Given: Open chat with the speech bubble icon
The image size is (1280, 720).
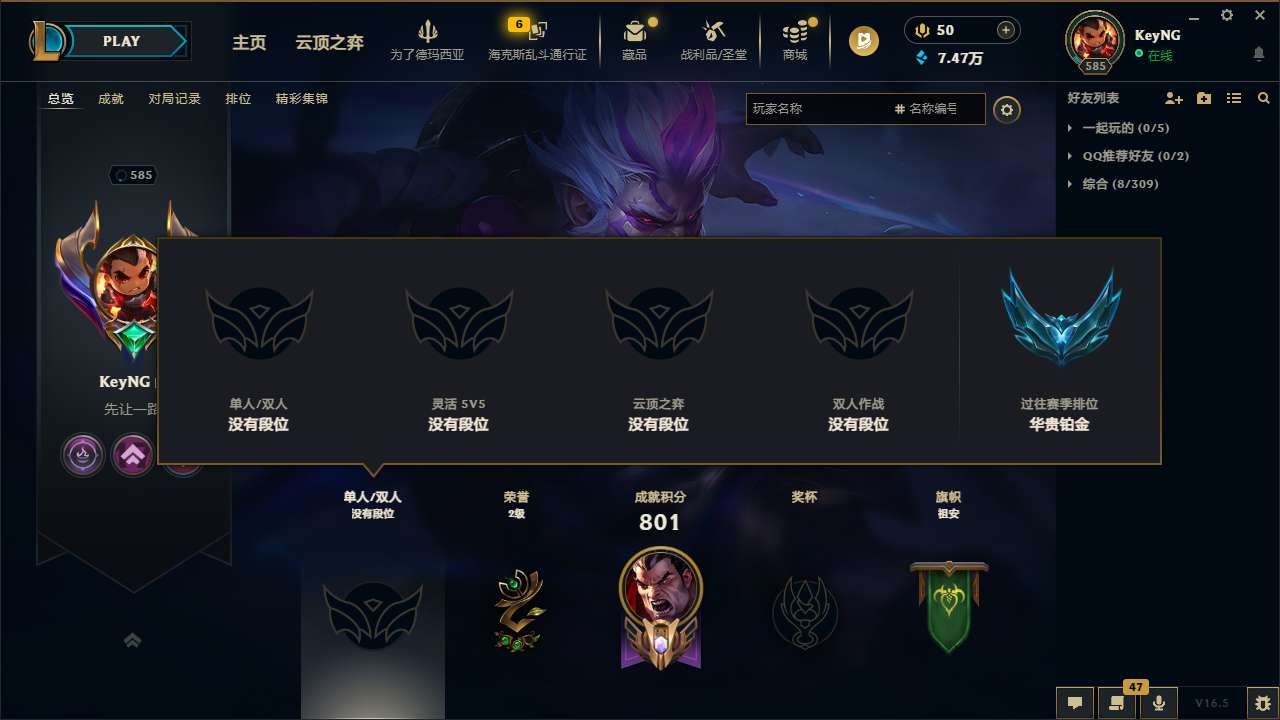Looking at the screenshot, I should point(1074,703).
